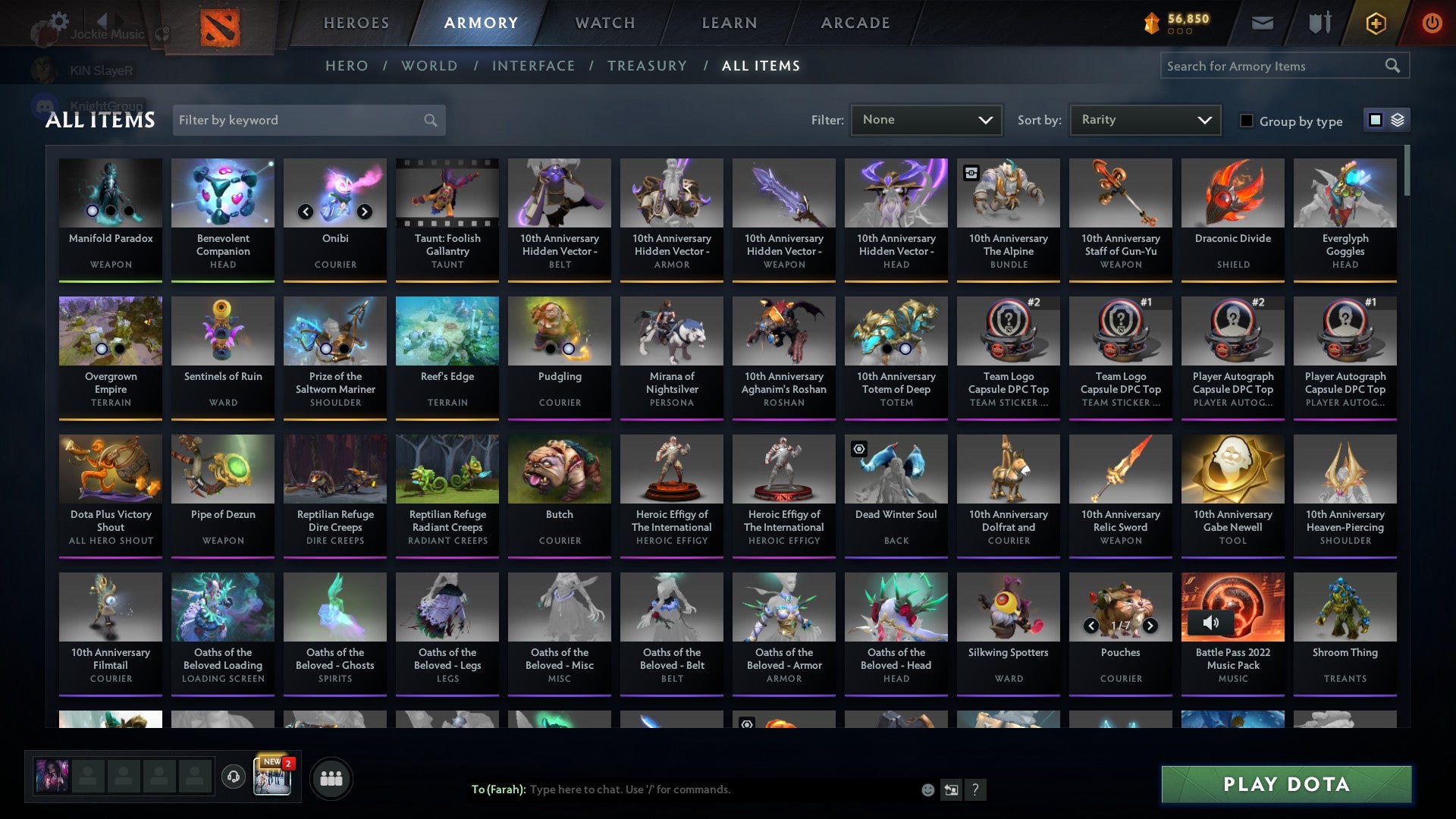Switch to the ARMORY tab
The height and width of the screenshot is (819, 1456).
pos(481,23)
